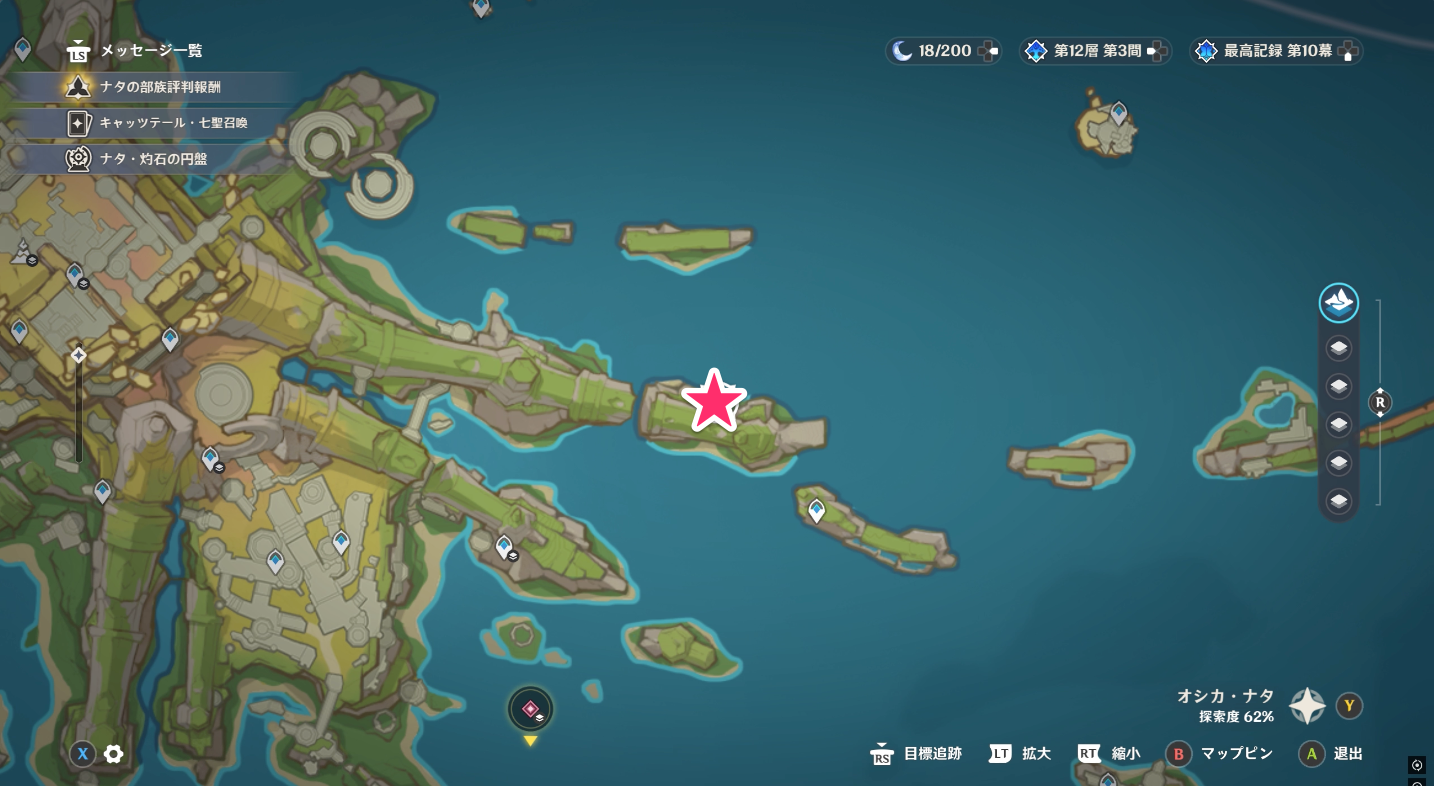Screen dimensions: 1434x786
Task: Click the quest marker at the bottom edge
Action: (530, 709)
